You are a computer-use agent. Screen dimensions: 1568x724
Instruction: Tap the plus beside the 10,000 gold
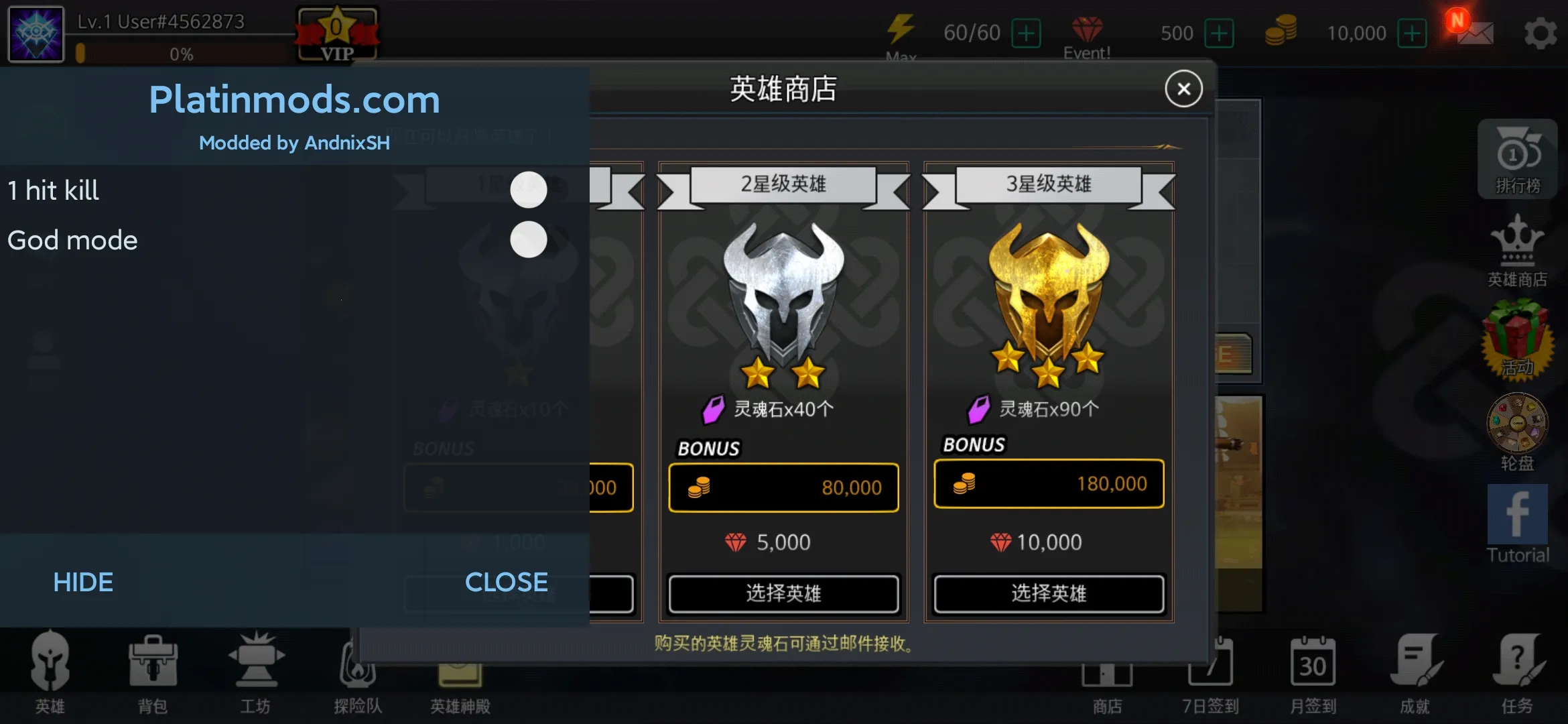1412,32
